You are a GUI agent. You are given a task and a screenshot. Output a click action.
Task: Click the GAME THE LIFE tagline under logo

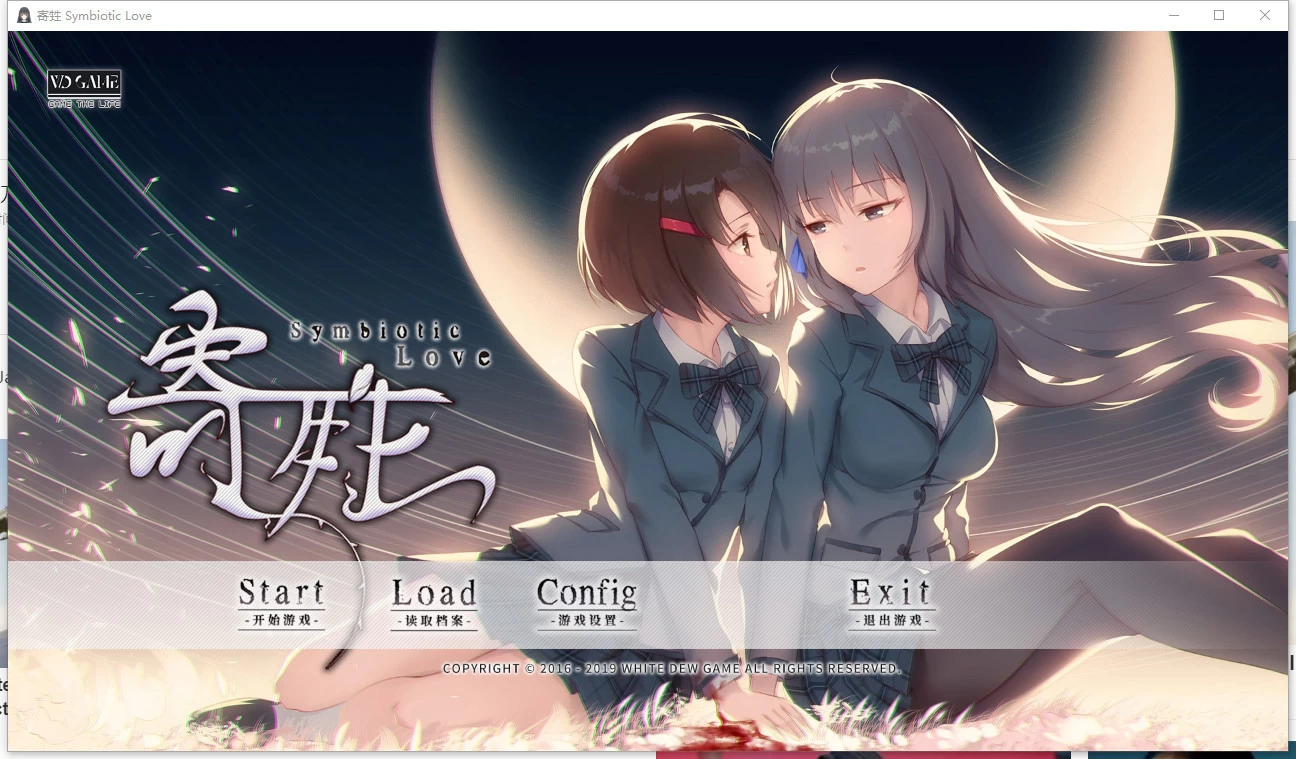click(x=83, y=101)
